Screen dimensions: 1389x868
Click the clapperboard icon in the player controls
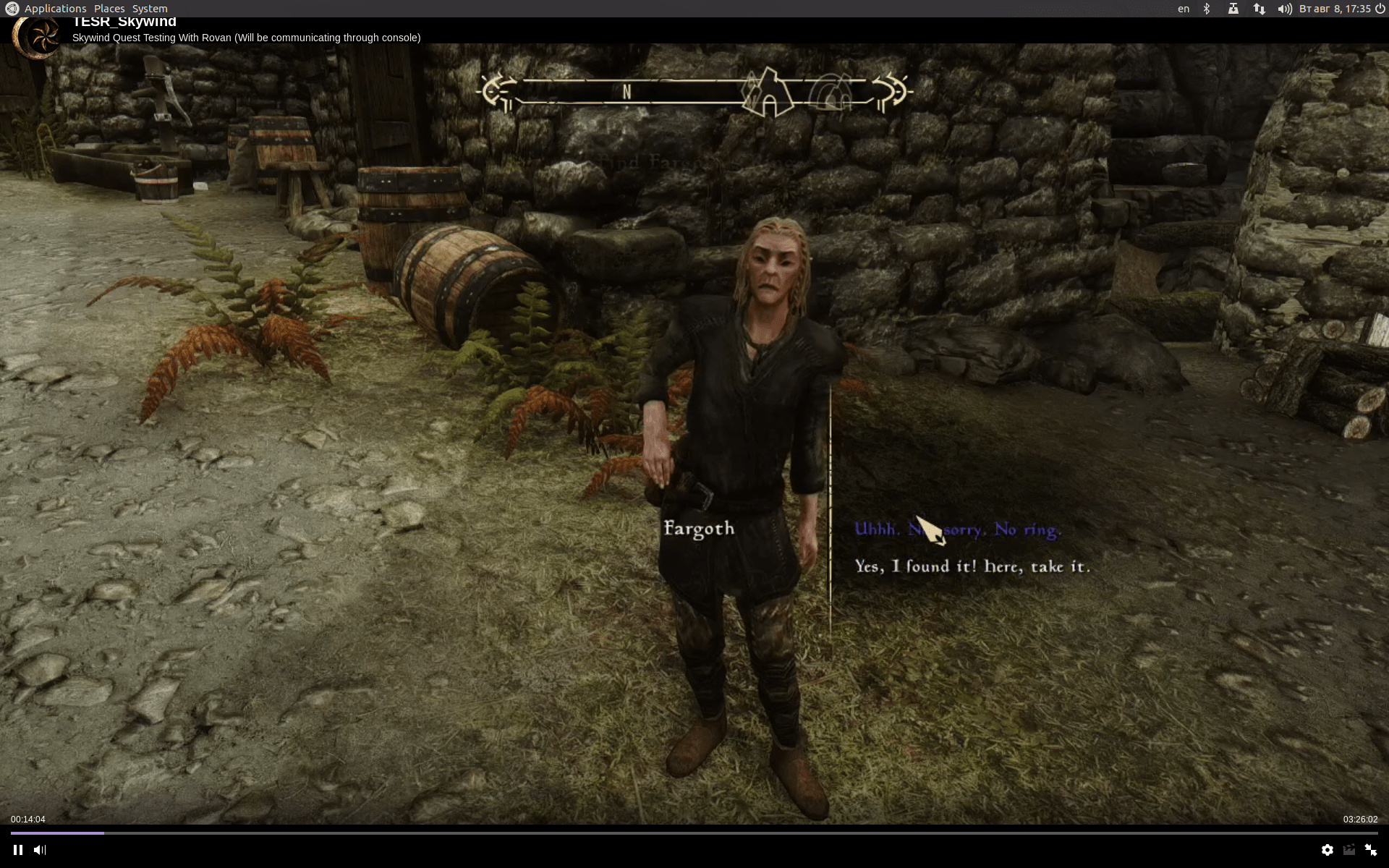tap(1348, 851)
